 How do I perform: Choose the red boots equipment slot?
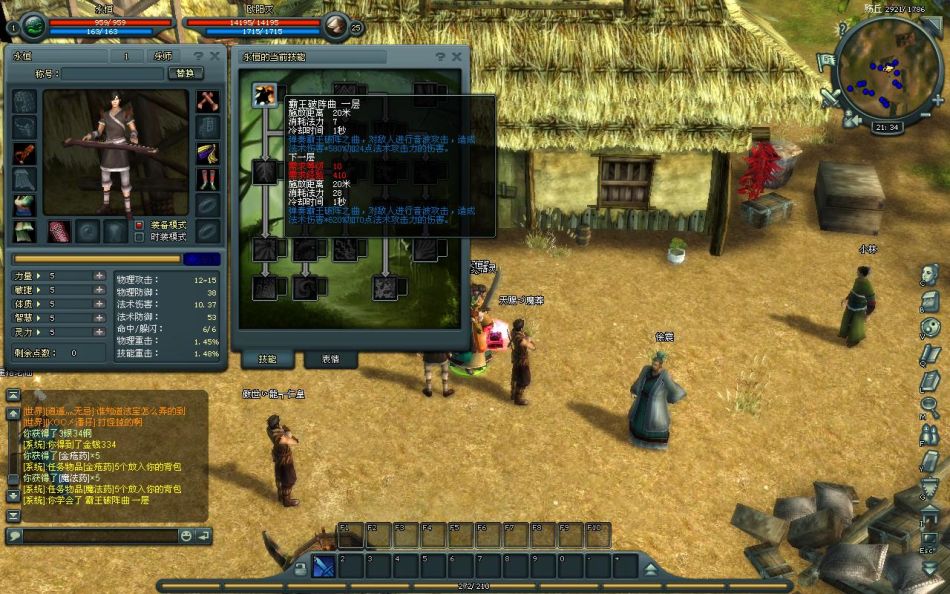[207, 179]
